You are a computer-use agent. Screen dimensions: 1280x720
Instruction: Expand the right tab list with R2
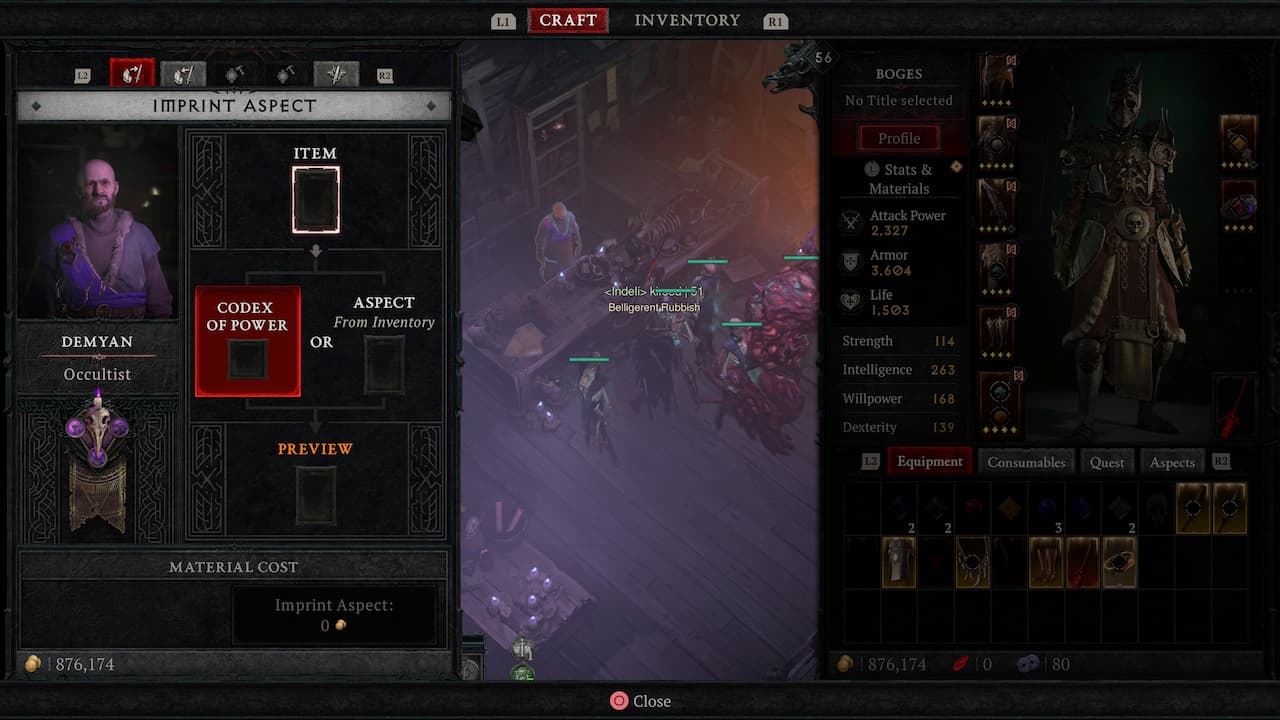(x=1220, y=461)
